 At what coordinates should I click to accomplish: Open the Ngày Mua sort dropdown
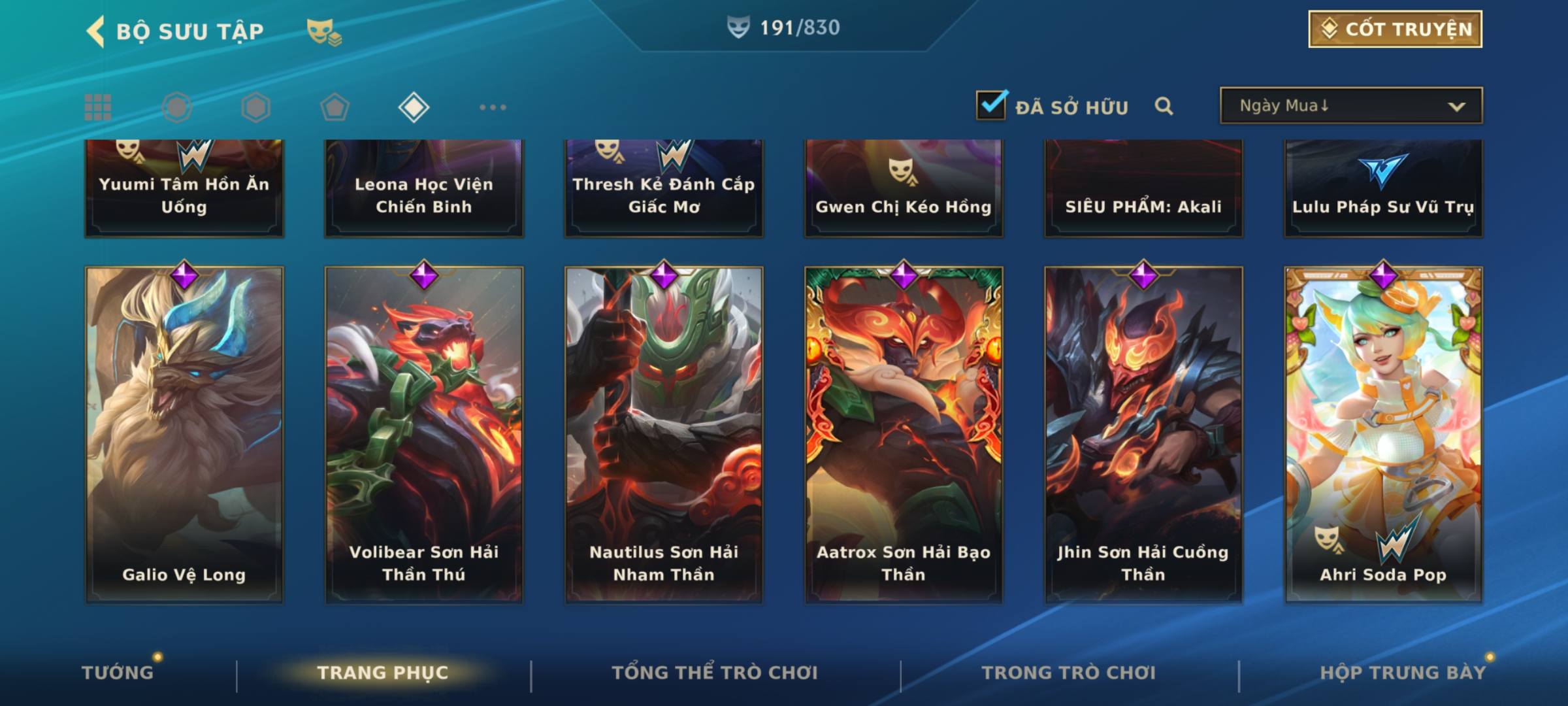(x=1350, y=105)
